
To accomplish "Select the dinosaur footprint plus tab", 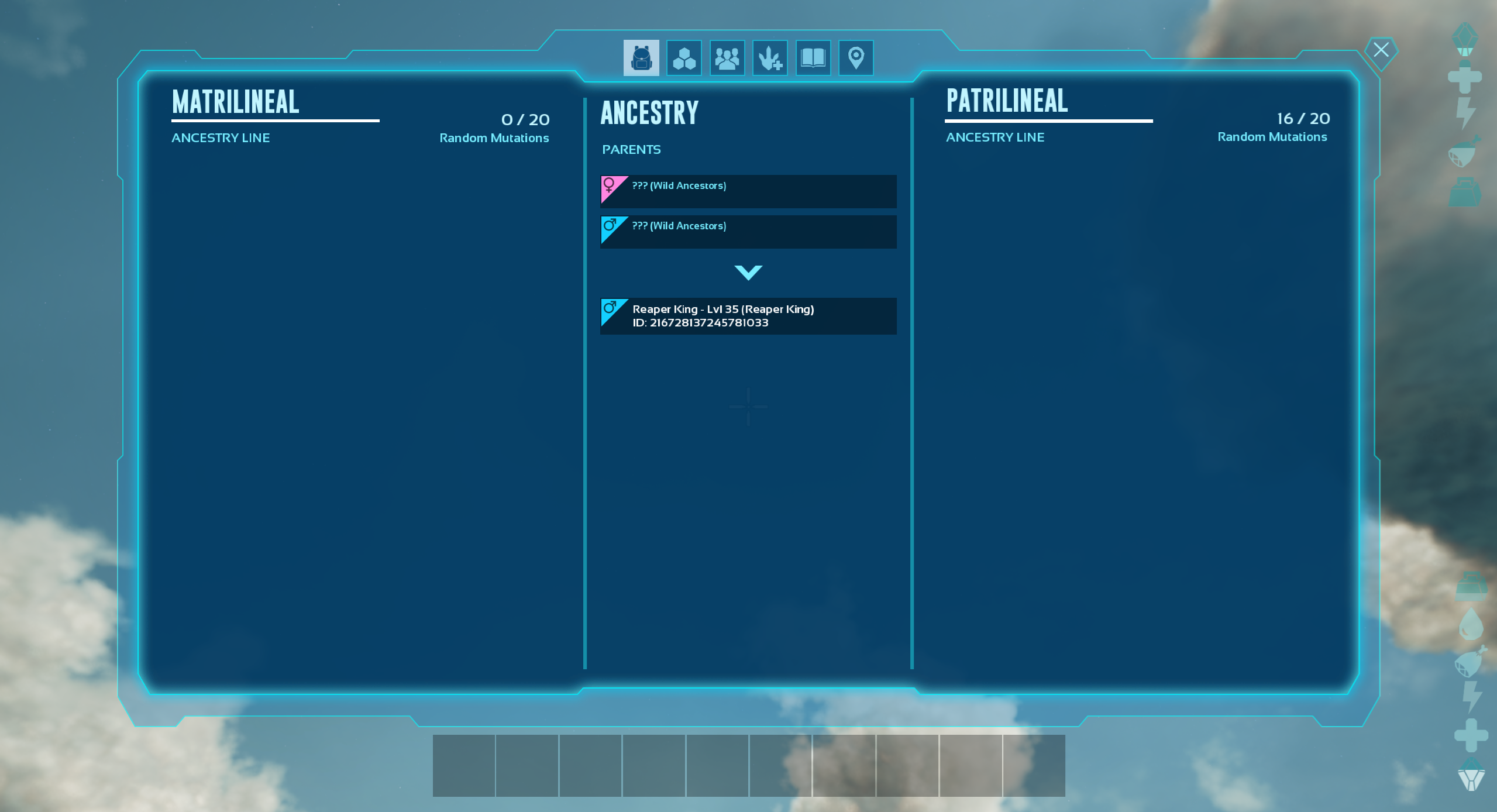I will click(770, 58).
